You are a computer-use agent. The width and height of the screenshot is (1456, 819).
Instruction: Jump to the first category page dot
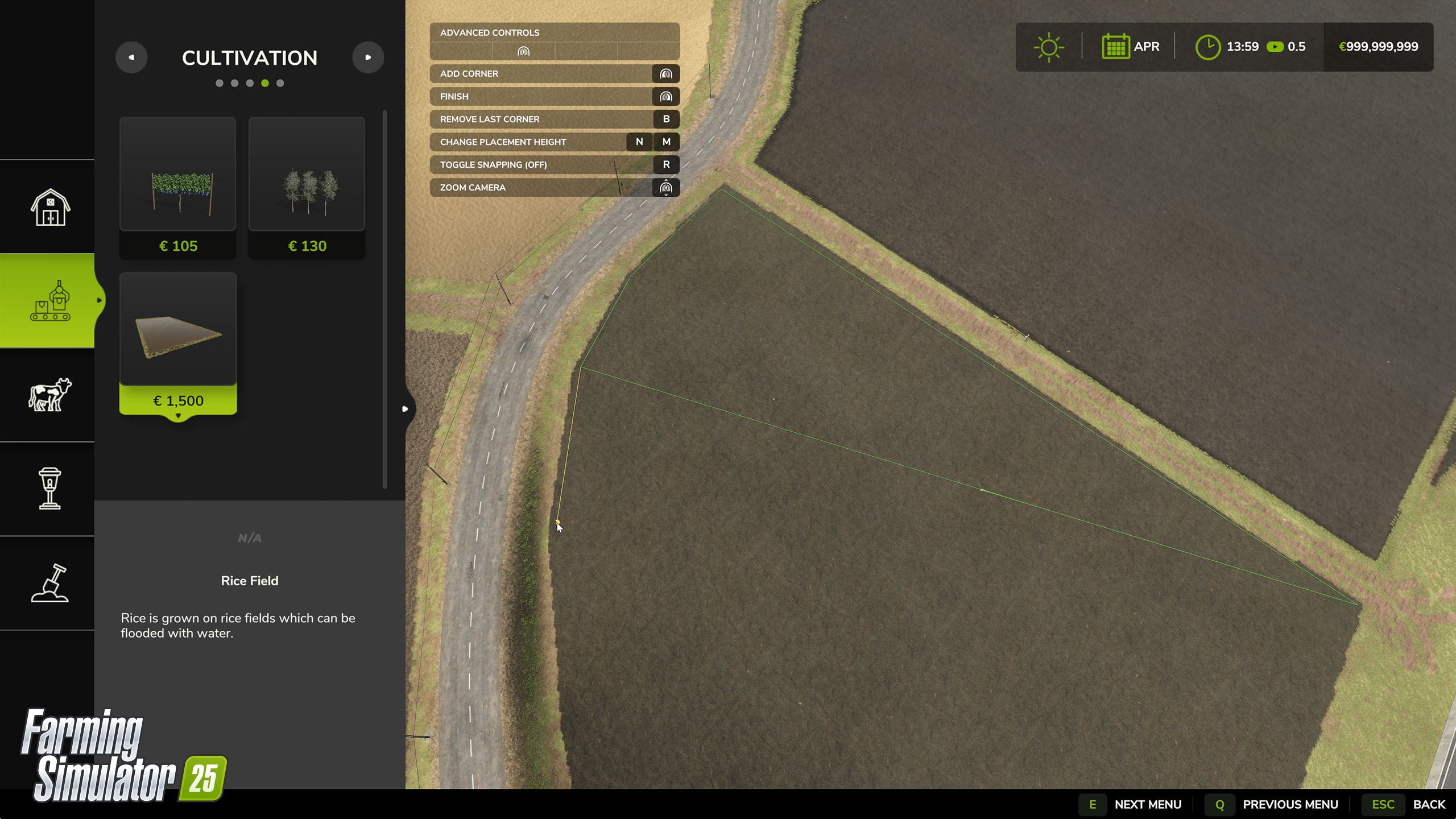(x=220, y=83)
